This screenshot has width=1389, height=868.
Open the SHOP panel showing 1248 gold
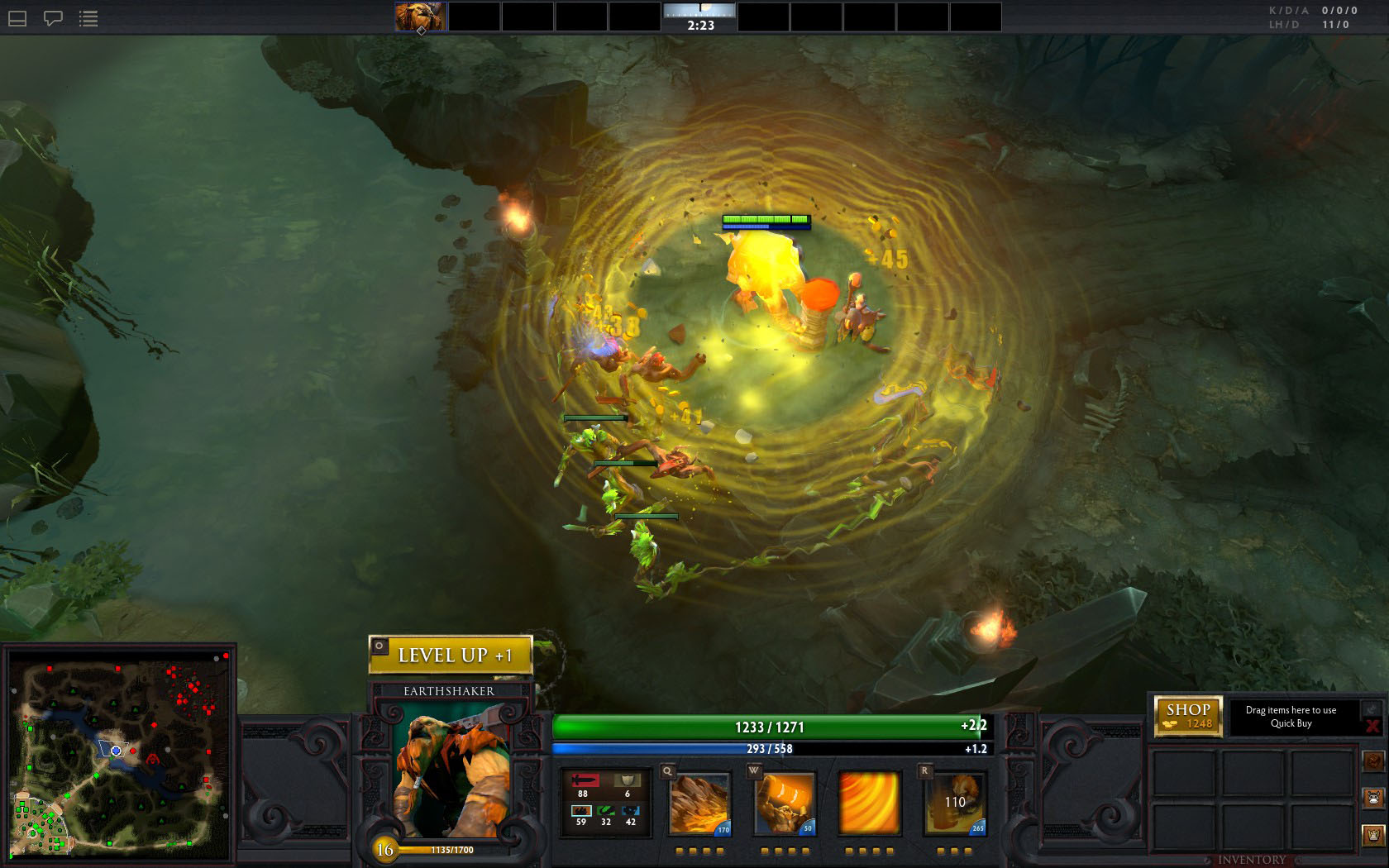[x=1188, y=716]
